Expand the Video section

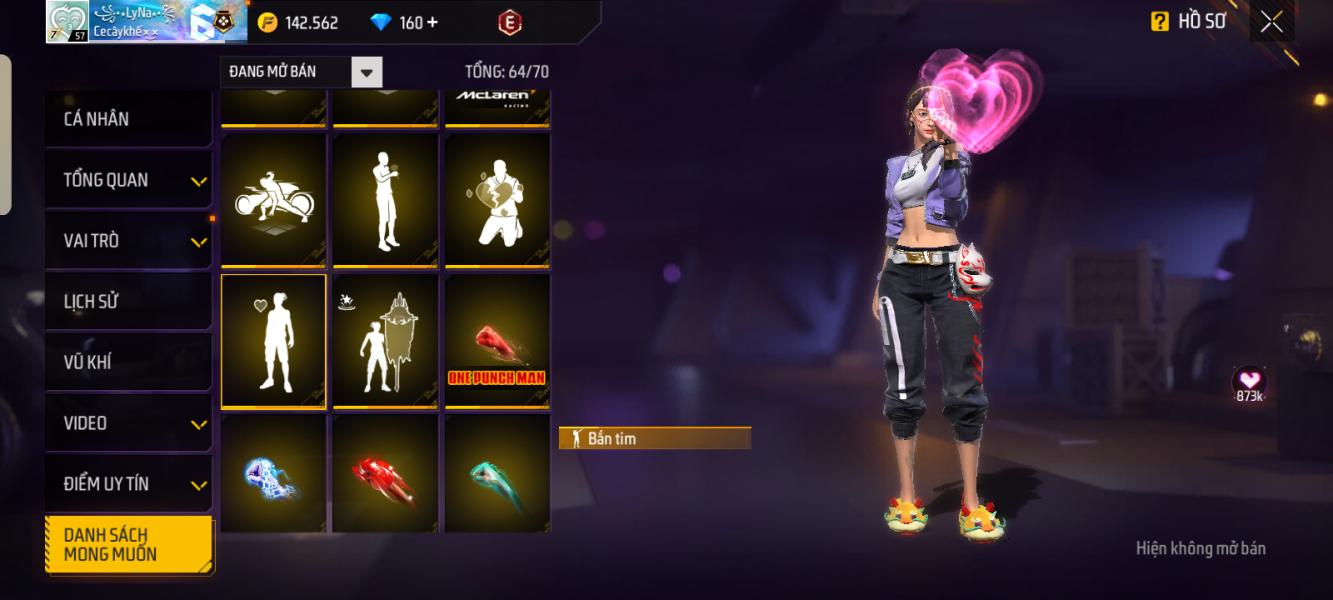coord(127,423)
